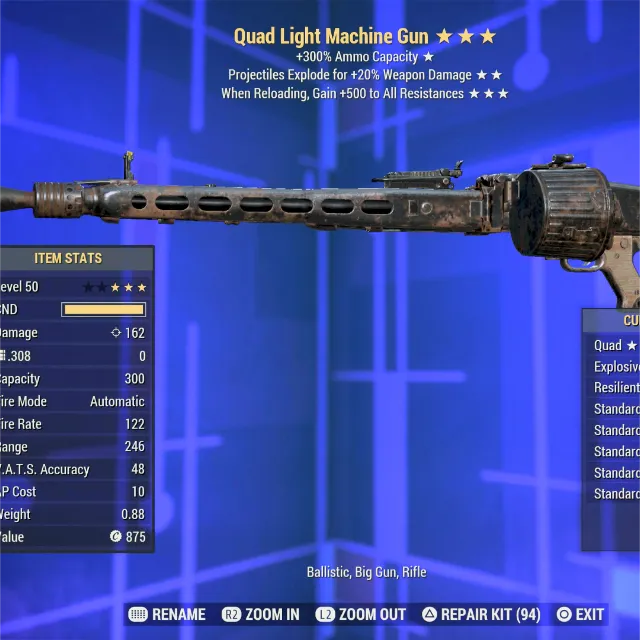640x640 pixels.
Task: Select ZOOM OUT on the weapon
Action: 360,614
